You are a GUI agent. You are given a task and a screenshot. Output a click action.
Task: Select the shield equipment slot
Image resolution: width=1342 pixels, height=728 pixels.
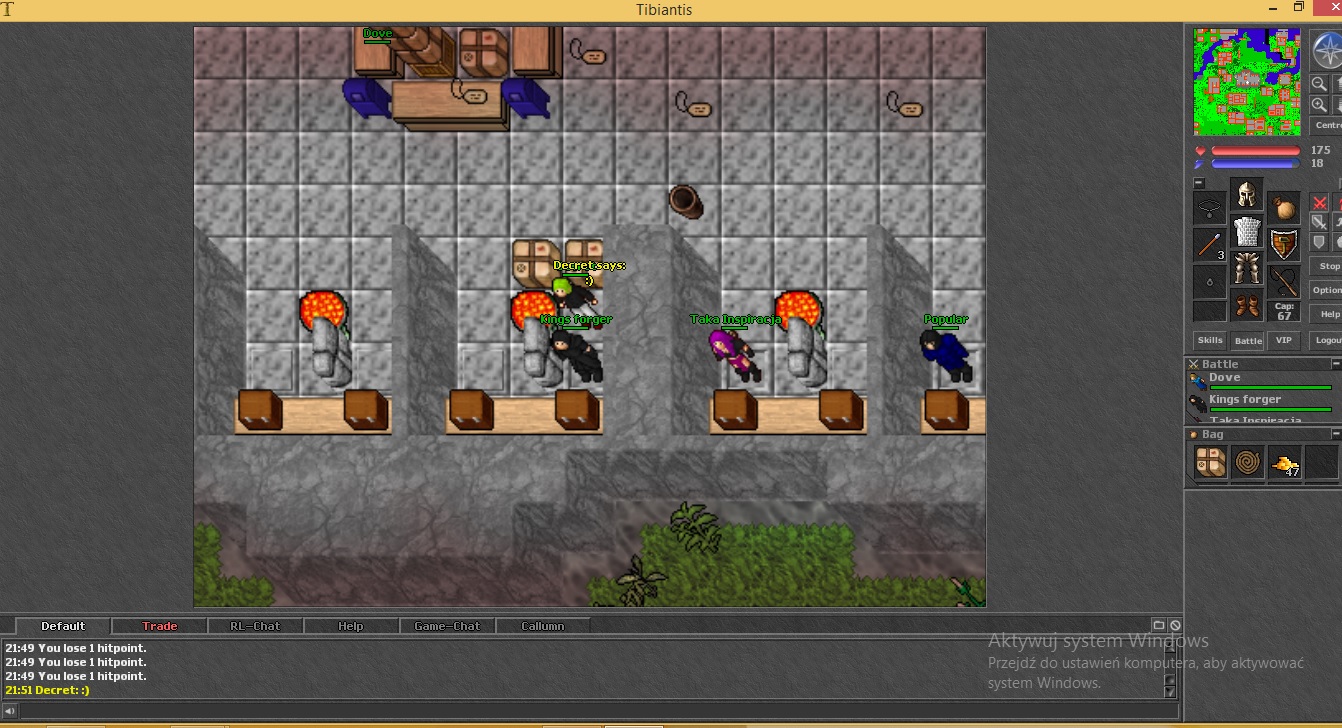[1284, 243]
